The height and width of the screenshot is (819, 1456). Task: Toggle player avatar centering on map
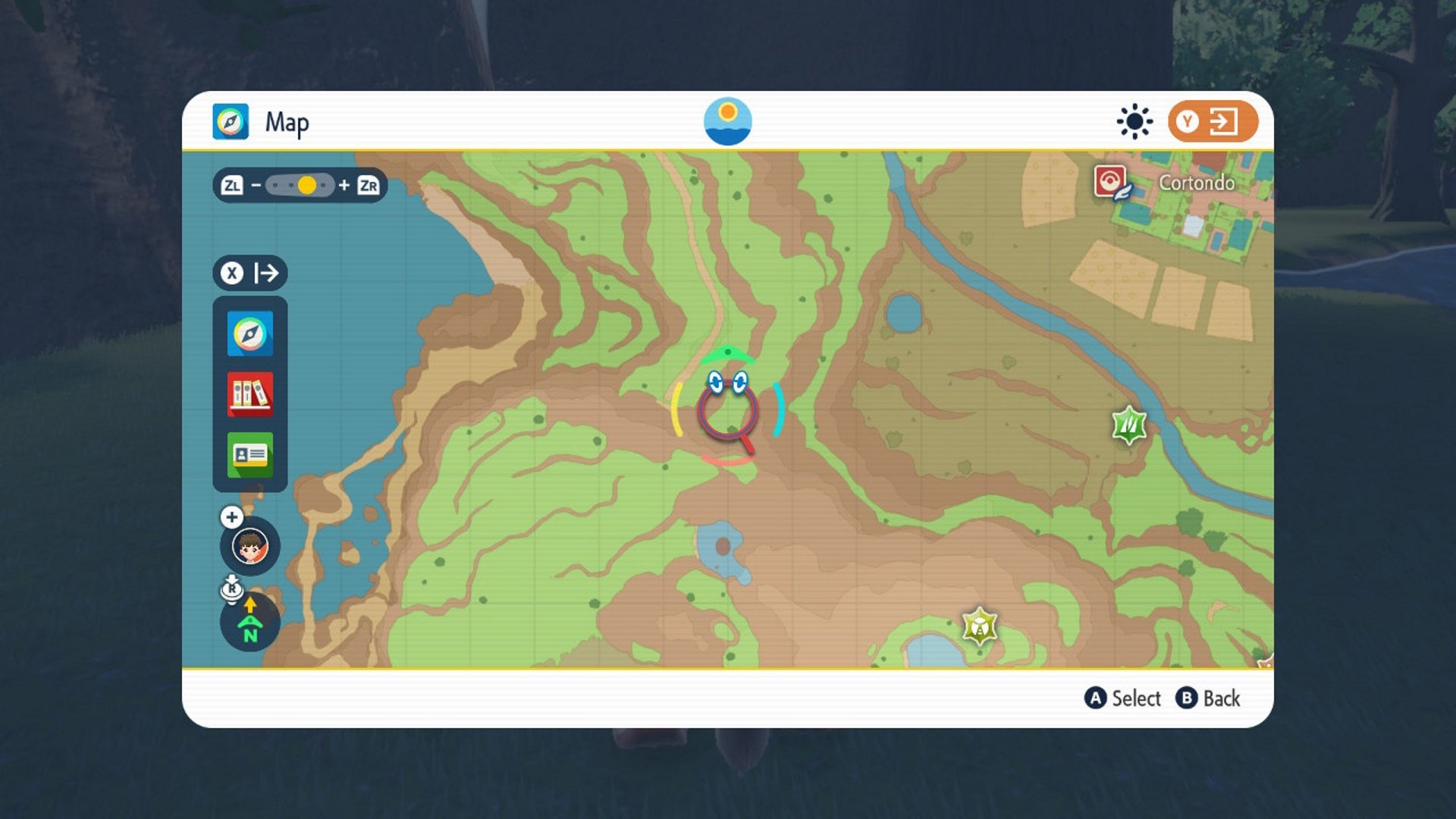(x=250, y=548)
